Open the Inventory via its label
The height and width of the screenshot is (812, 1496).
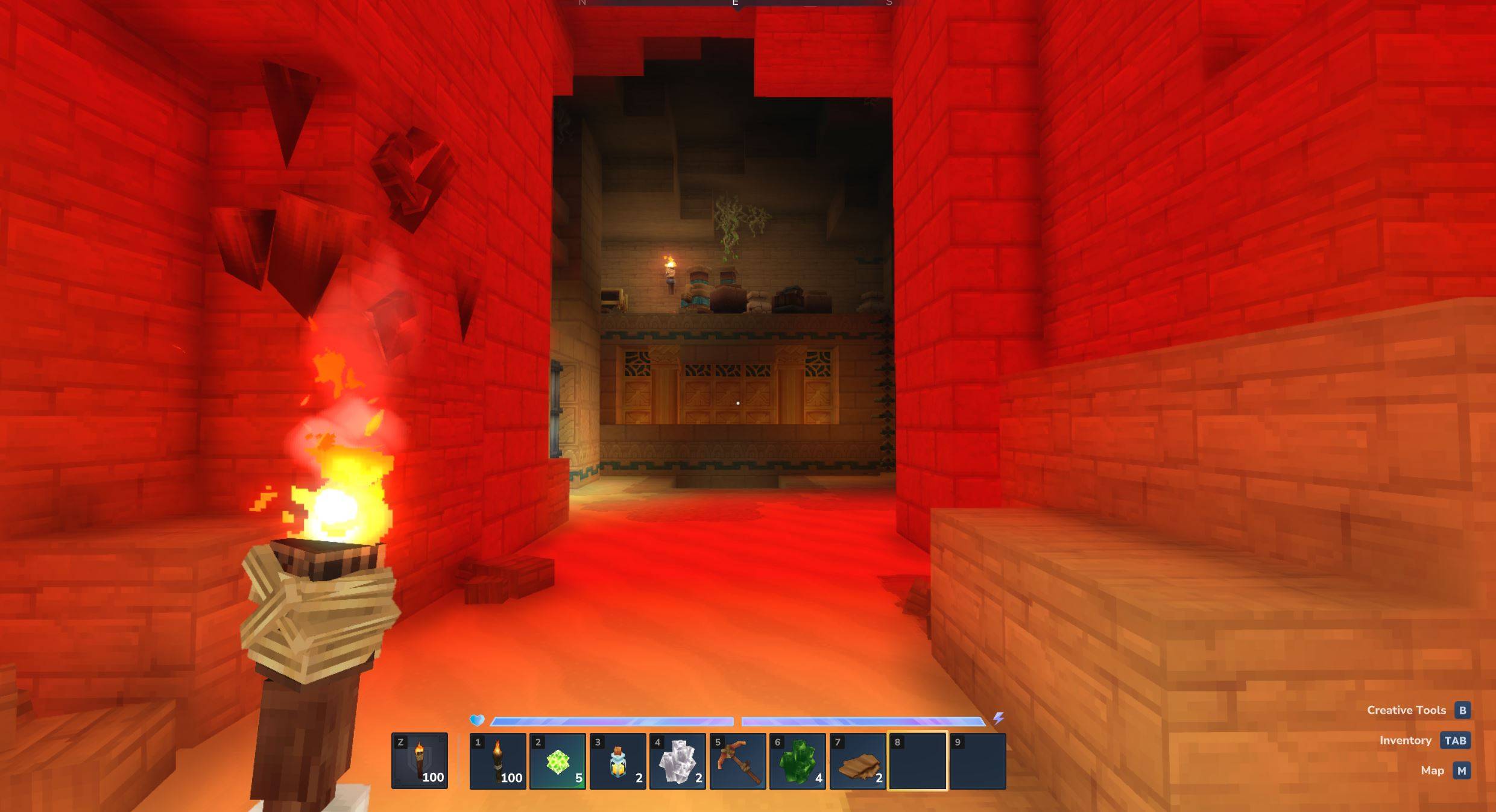click(x=1407, y=740)
